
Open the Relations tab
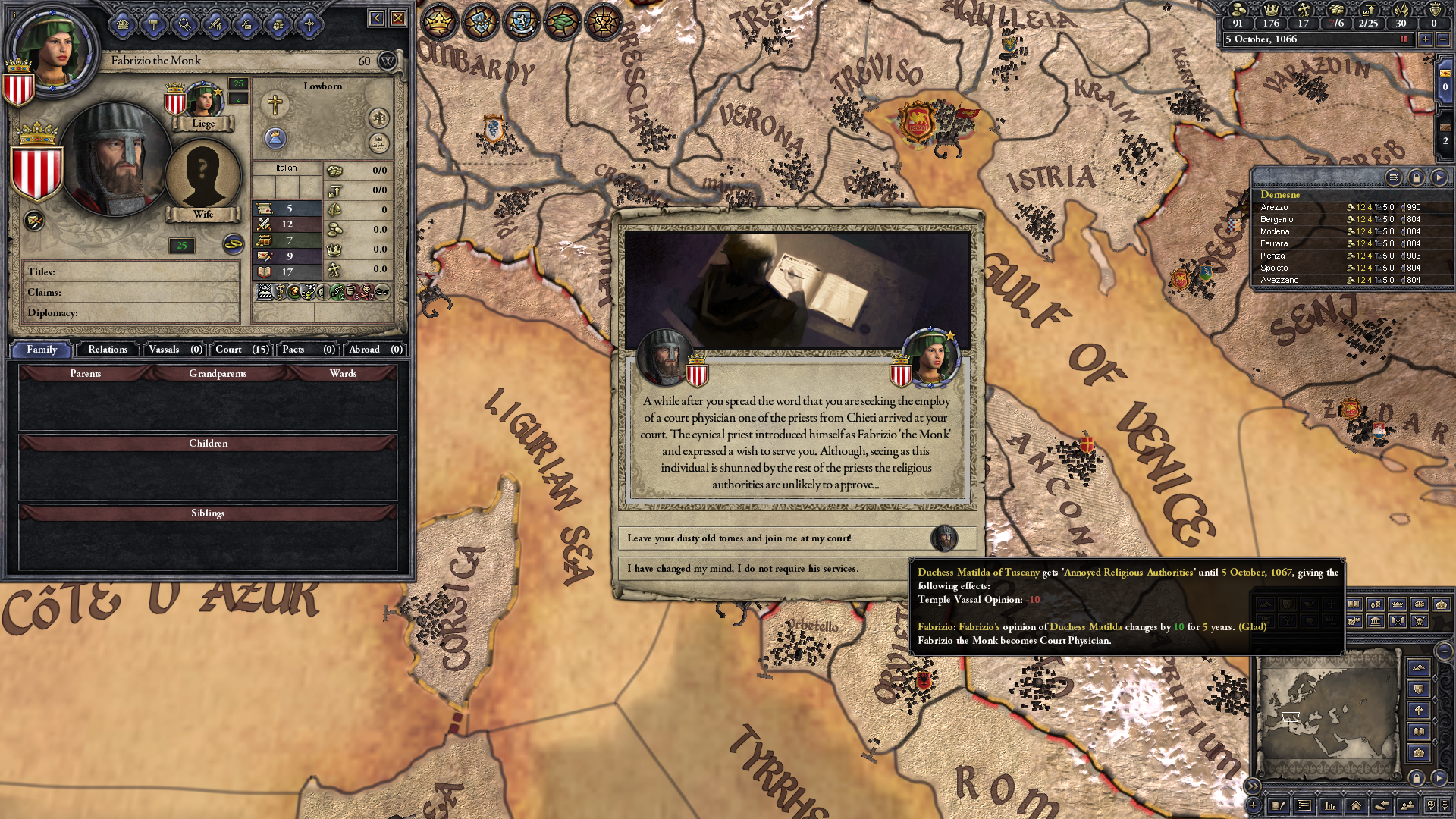(x=107, y=350)
